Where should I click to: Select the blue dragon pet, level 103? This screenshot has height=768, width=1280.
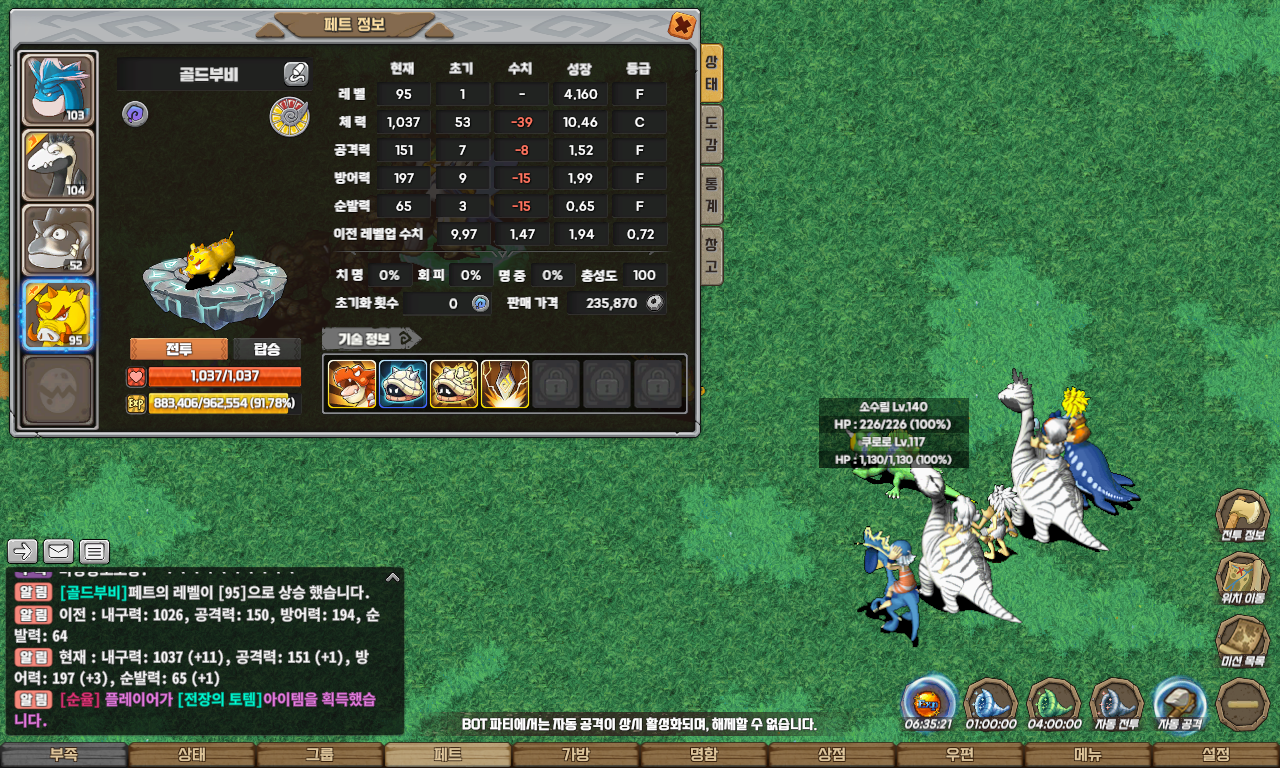[58, 90]
